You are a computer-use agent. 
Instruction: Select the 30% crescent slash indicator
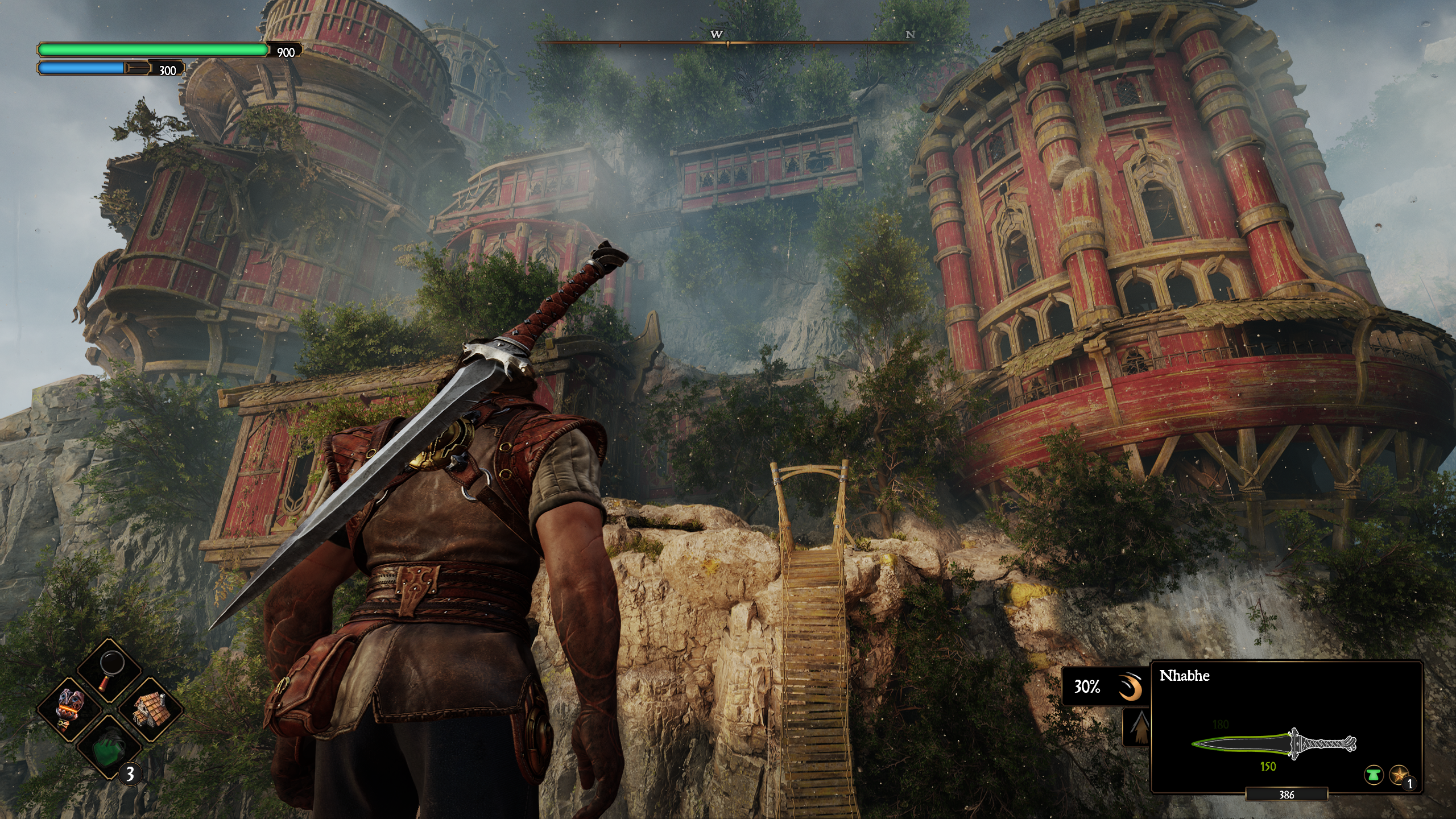1104,687
